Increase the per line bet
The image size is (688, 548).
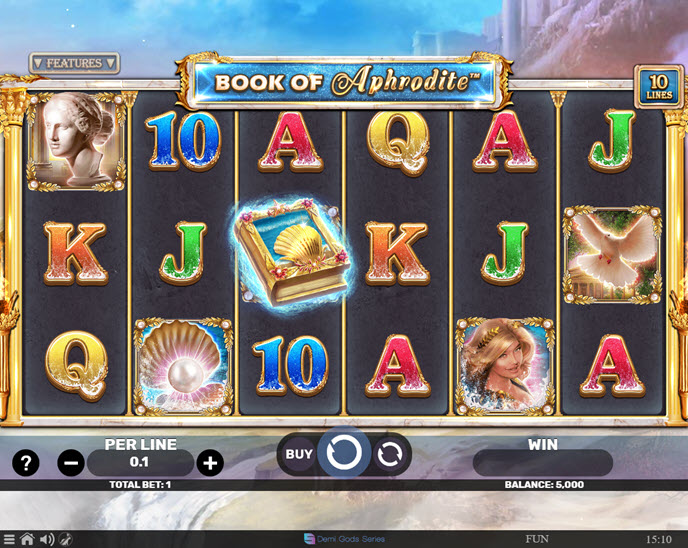tap(209, 463)
